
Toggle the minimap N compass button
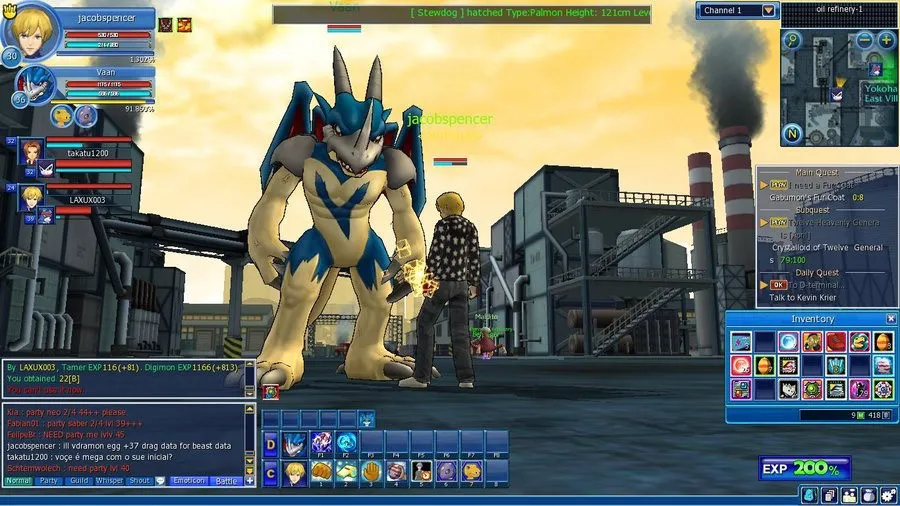pos(792,133)
